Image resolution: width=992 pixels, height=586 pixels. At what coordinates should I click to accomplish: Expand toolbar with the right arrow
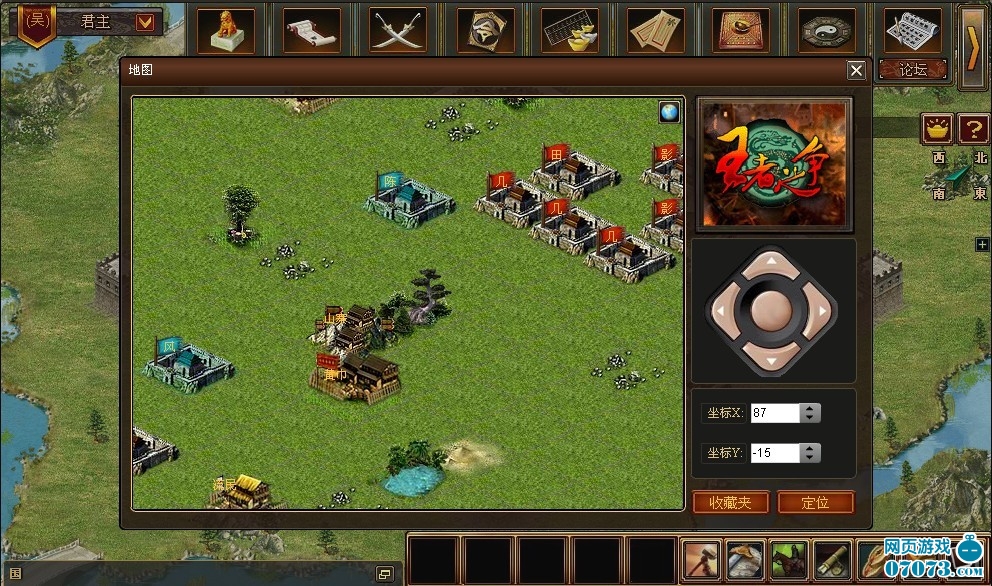point(972,47)
